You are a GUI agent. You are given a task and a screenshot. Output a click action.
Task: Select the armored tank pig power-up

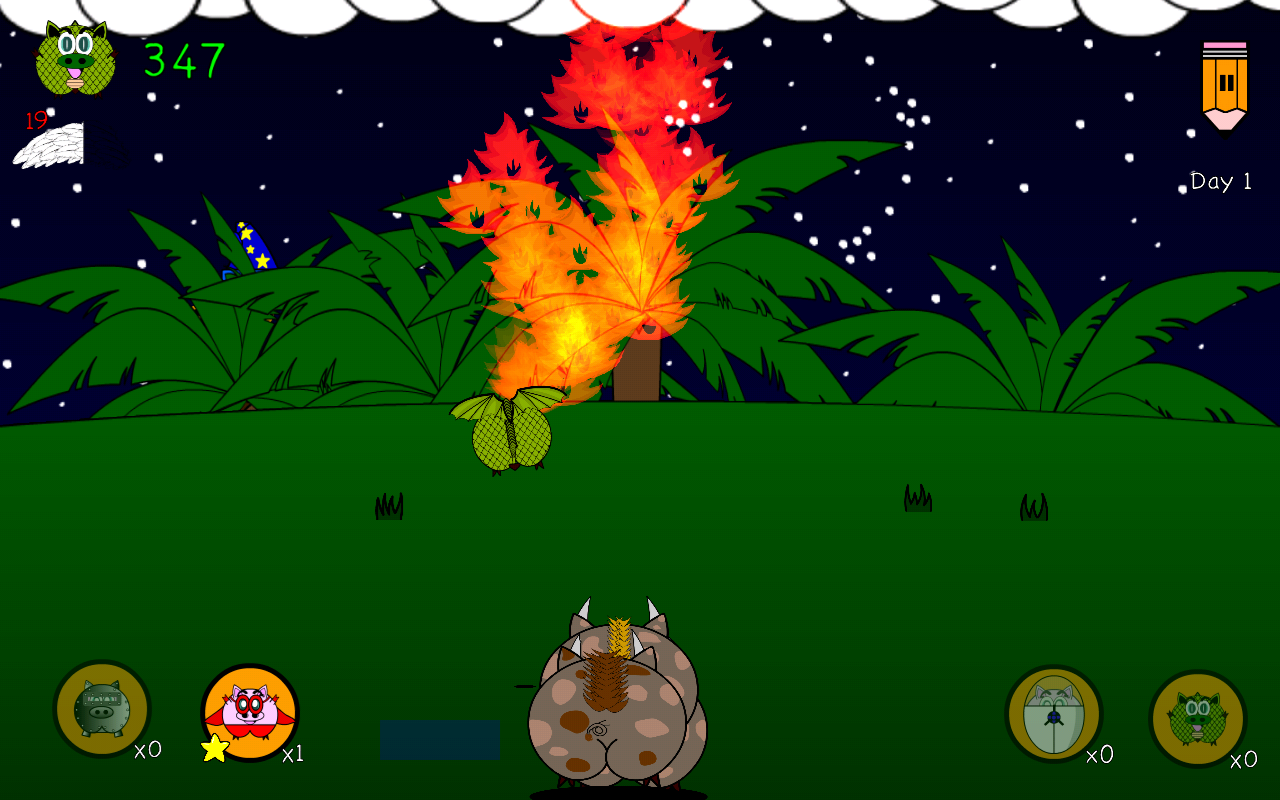click(x=102, y=708)
